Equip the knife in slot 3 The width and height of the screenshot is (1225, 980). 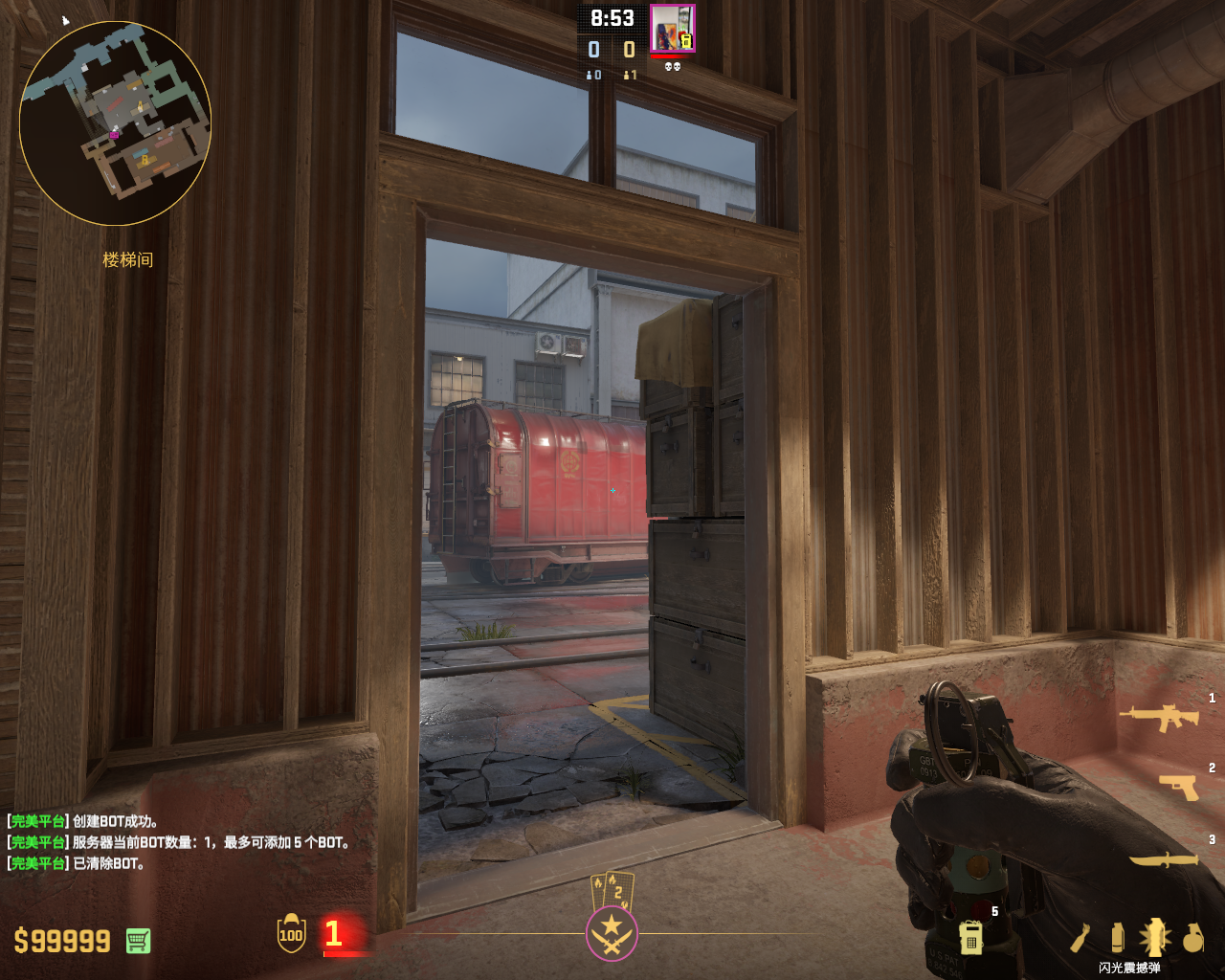click(1164, 859)
